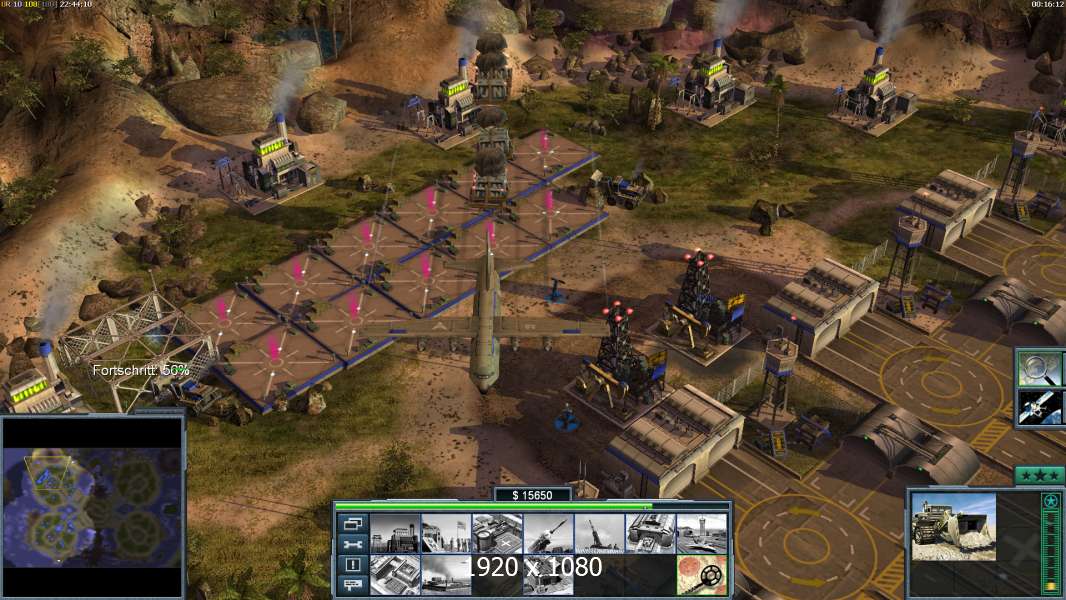Select the power plant build icon
The height and width of the screenshot is (600, 1066).
tap(394, 533)
